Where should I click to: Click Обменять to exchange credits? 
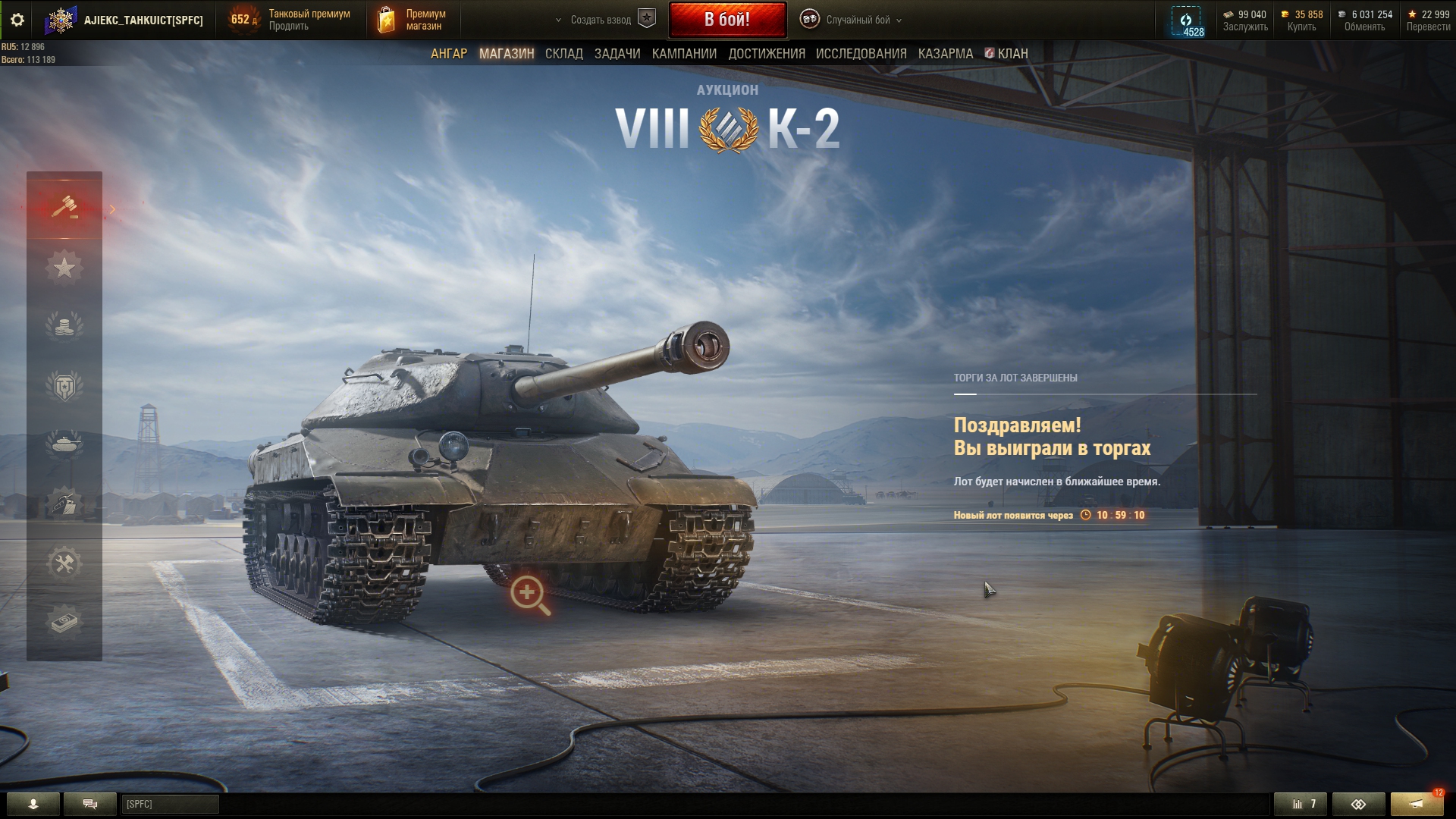tap(1364, 27)
